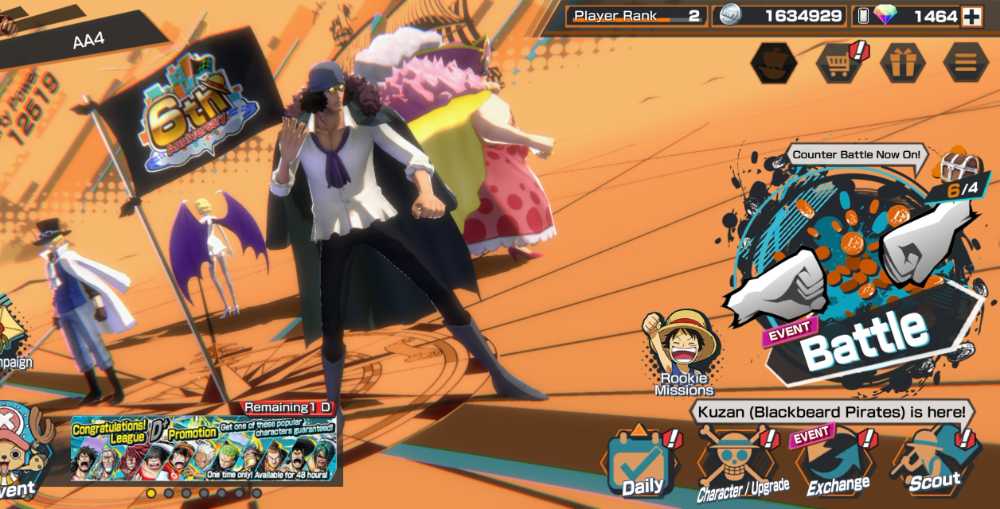Tap the 'Kuzan is here!' speech bubble

[x=830, y=411]
